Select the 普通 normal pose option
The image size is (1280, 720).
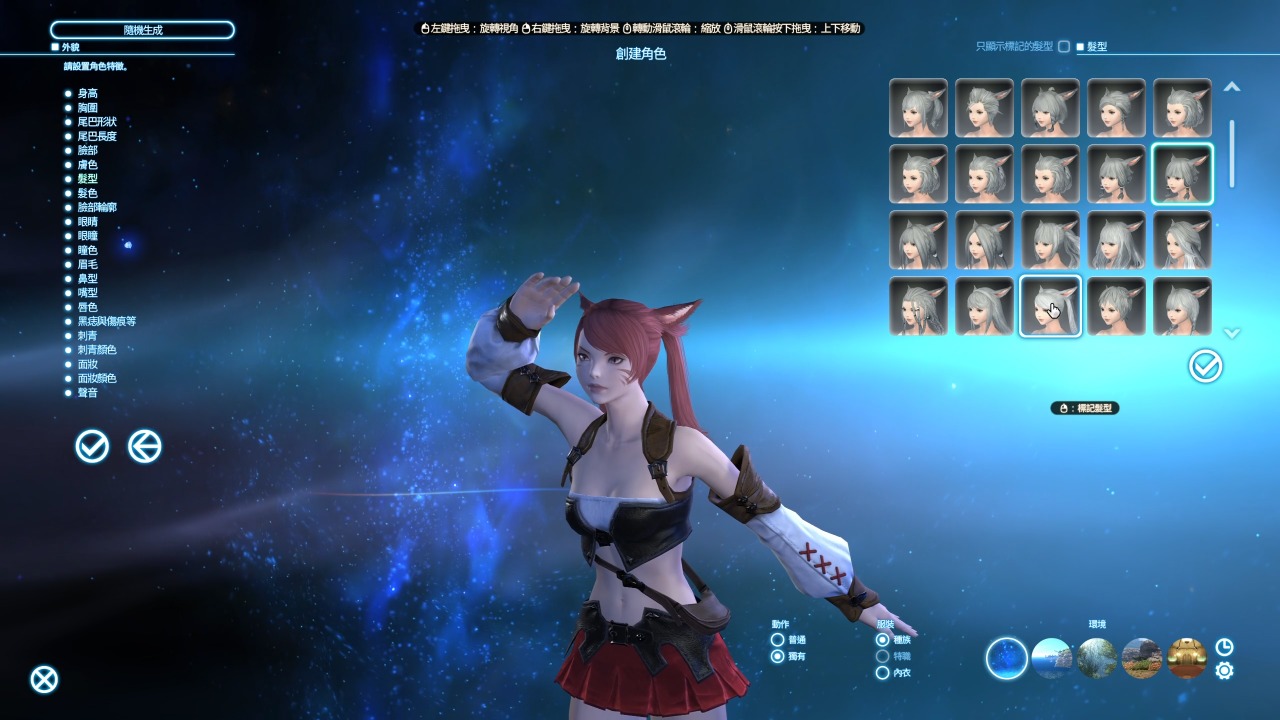[777, 640]
